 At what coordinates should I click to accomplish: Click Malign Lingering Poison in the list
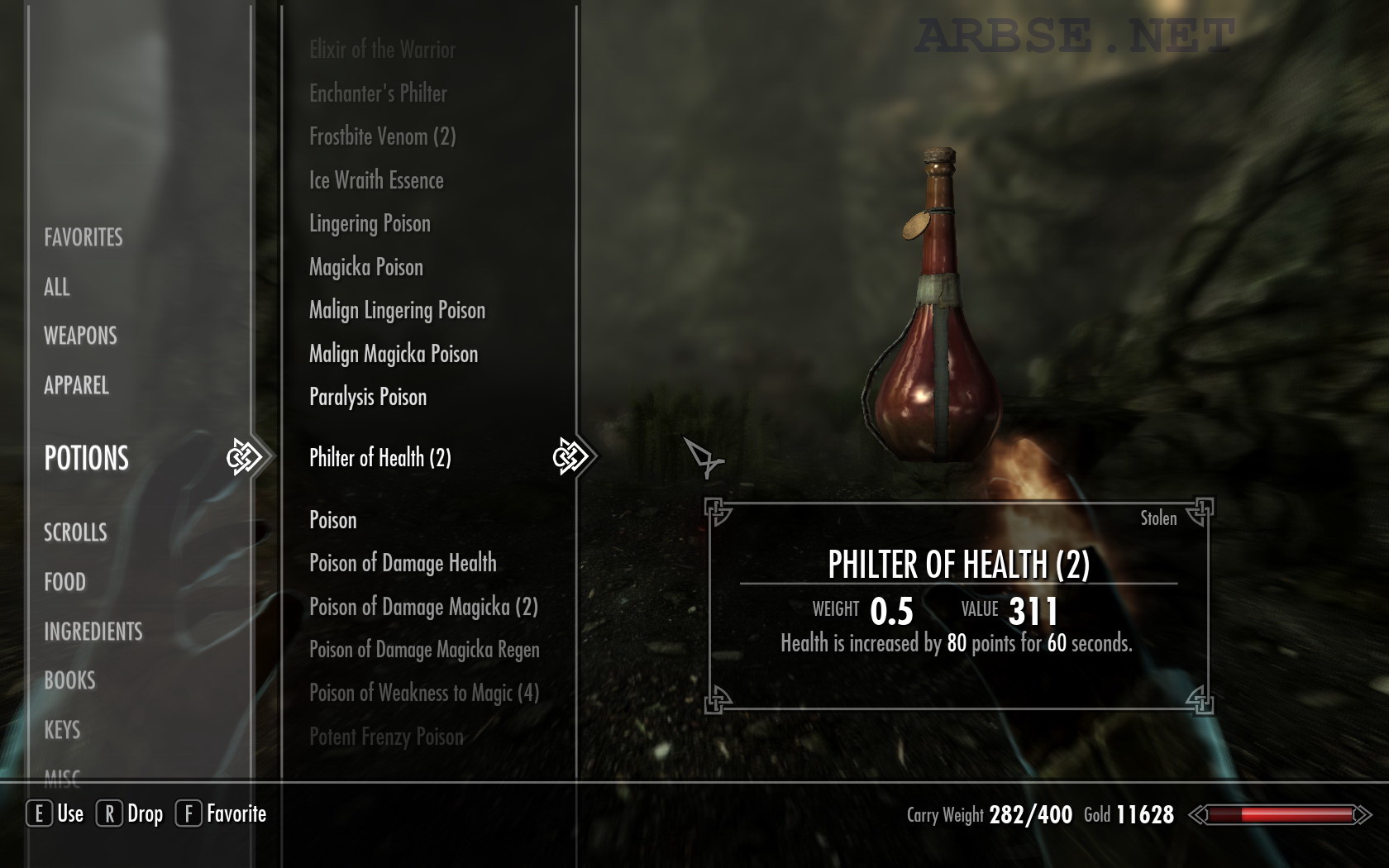[397, 310]
